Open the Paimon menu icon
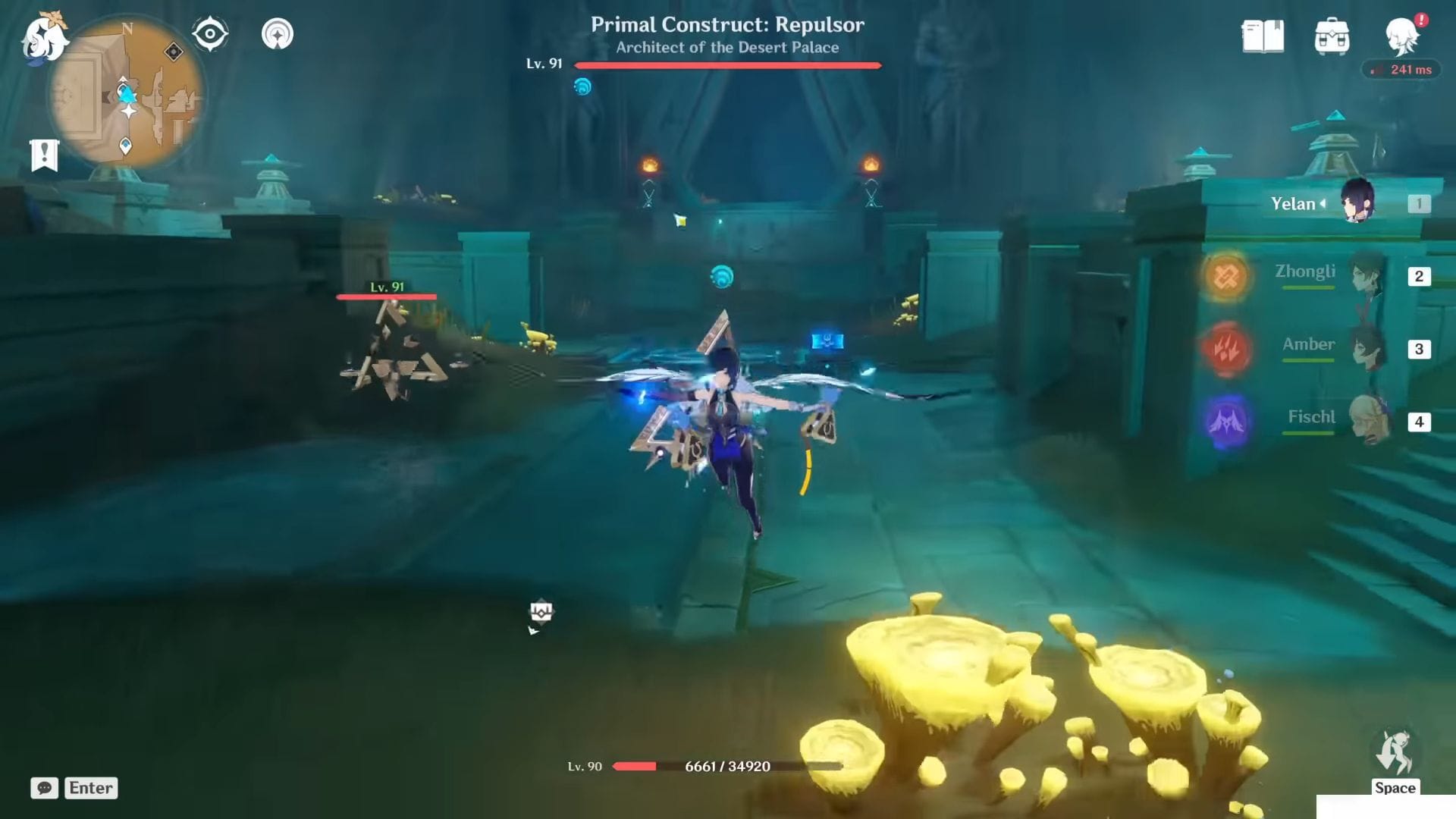This screenshot has width=1456, height=819. [x=44, y=38]
